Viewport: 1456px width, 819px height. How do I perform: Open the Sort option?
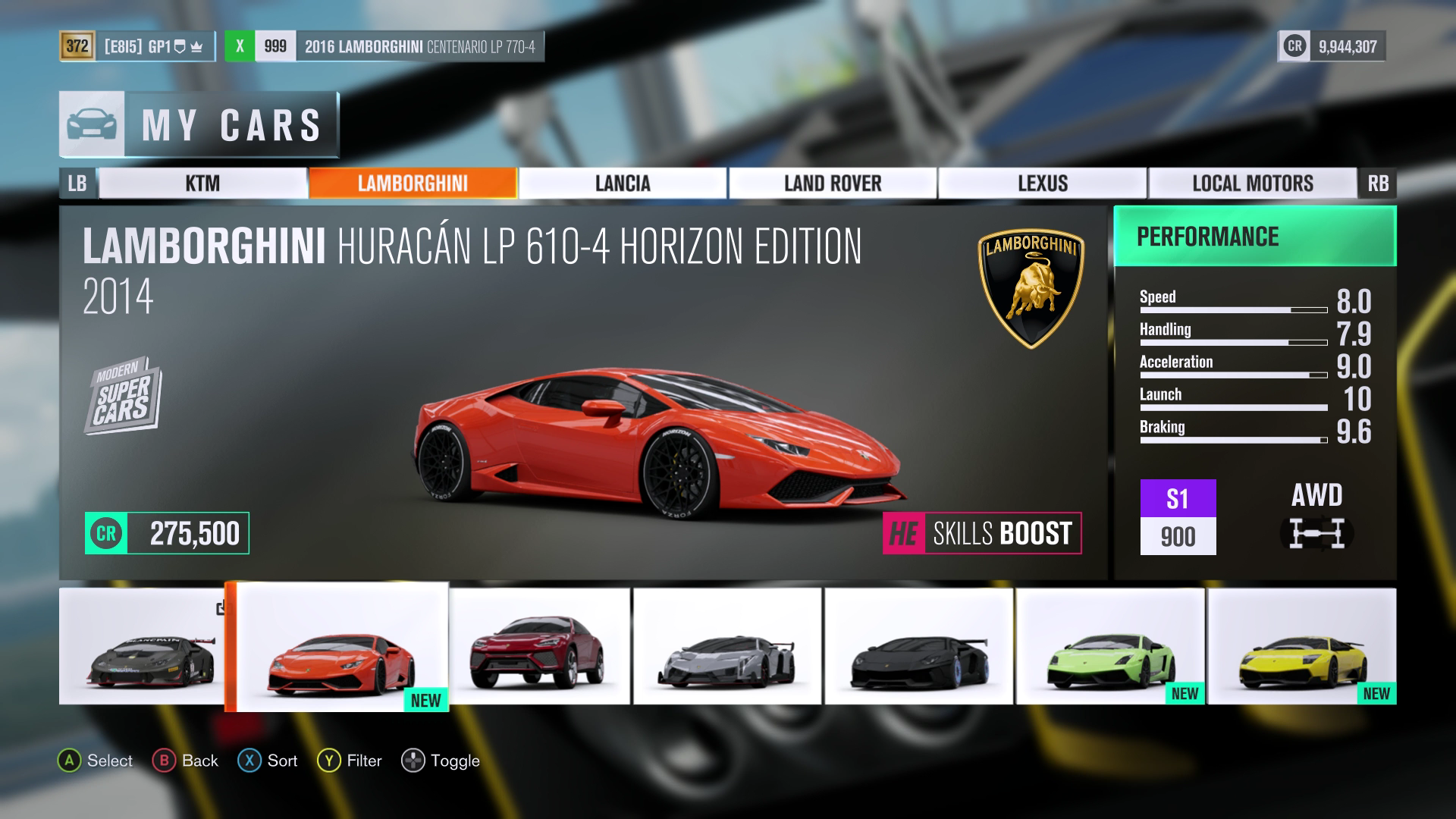click(268, 761)
